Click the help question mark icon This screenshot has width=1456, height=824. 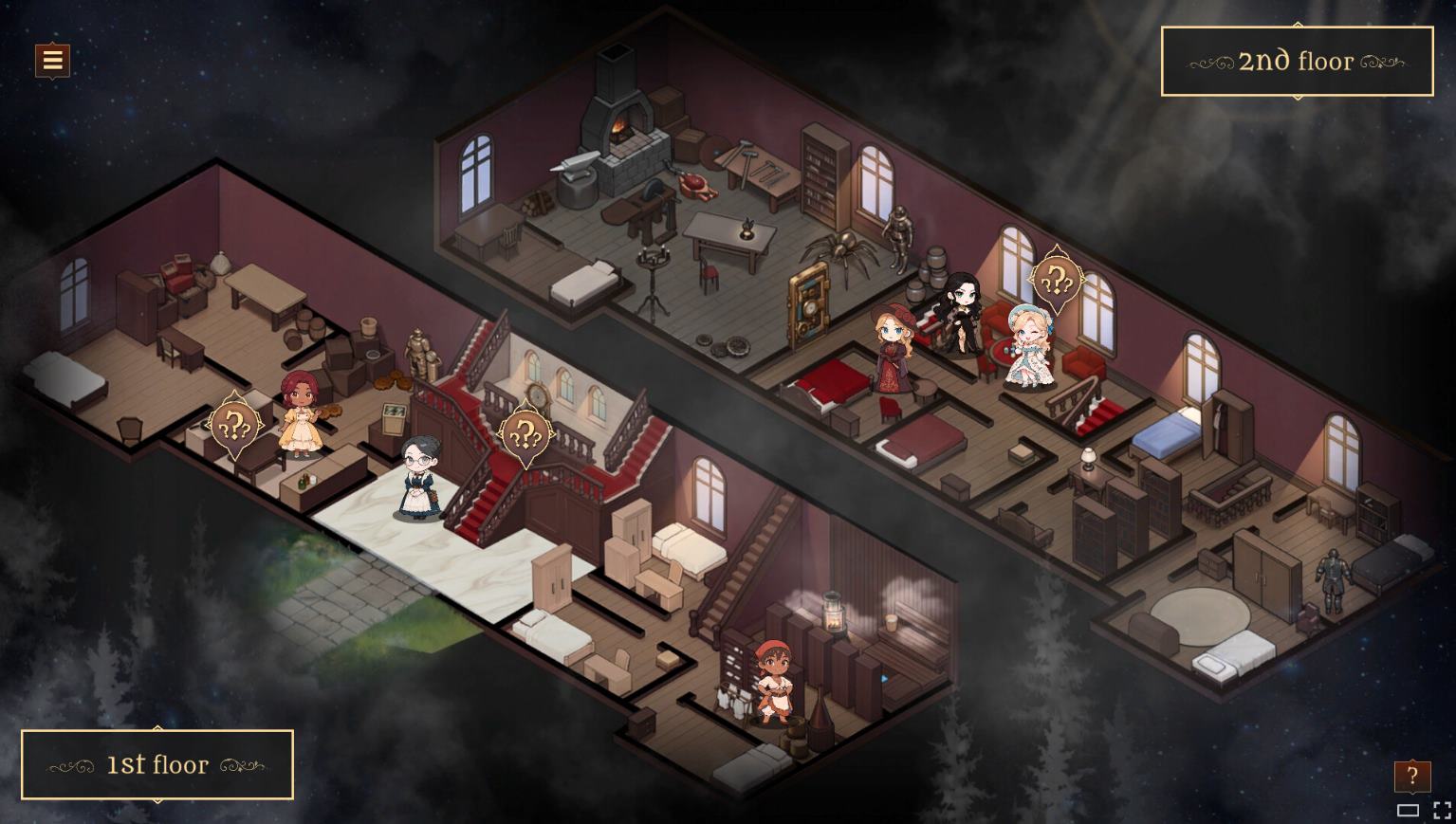point(1412,776)
